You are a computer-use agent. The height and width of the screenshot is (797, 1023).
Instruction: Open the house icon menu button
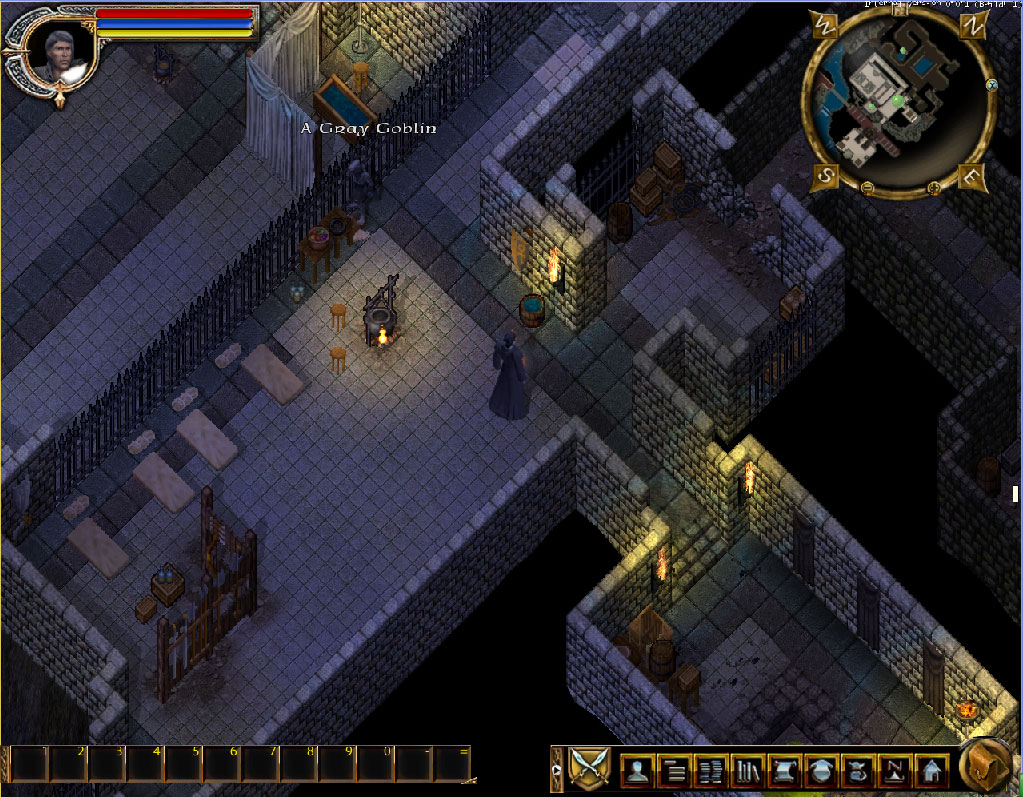point(931,770)
